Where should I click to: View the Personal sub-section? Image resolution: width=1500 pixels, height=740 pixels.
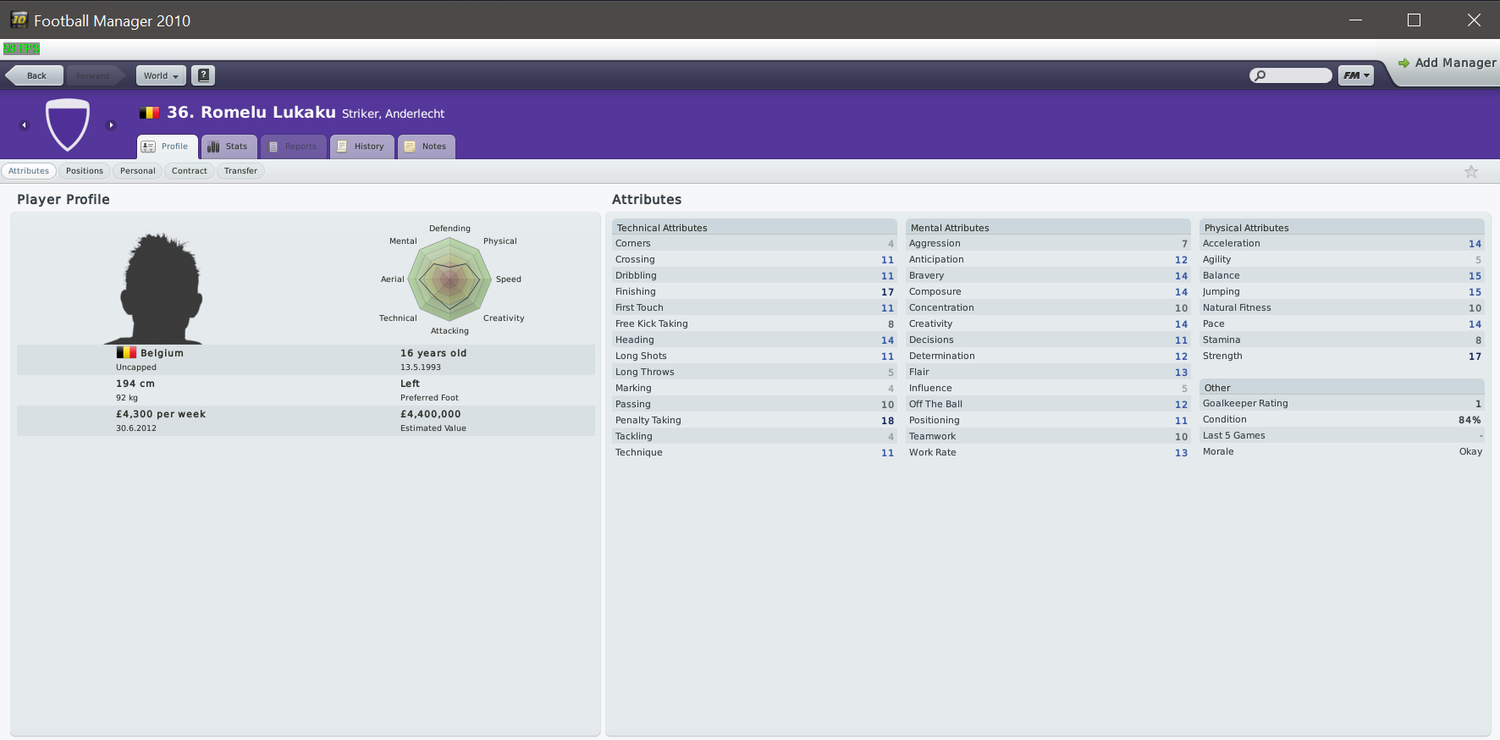[138, 171]
